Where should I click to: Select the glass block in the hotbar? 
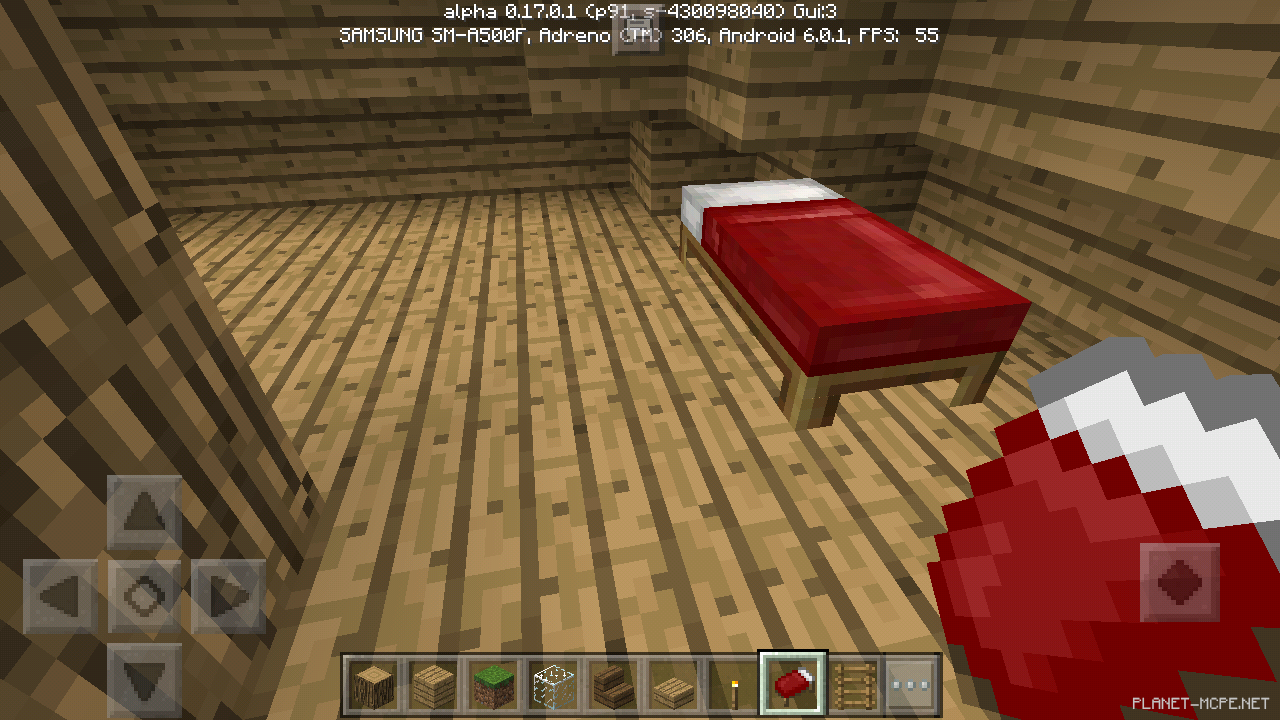[552, 683]
